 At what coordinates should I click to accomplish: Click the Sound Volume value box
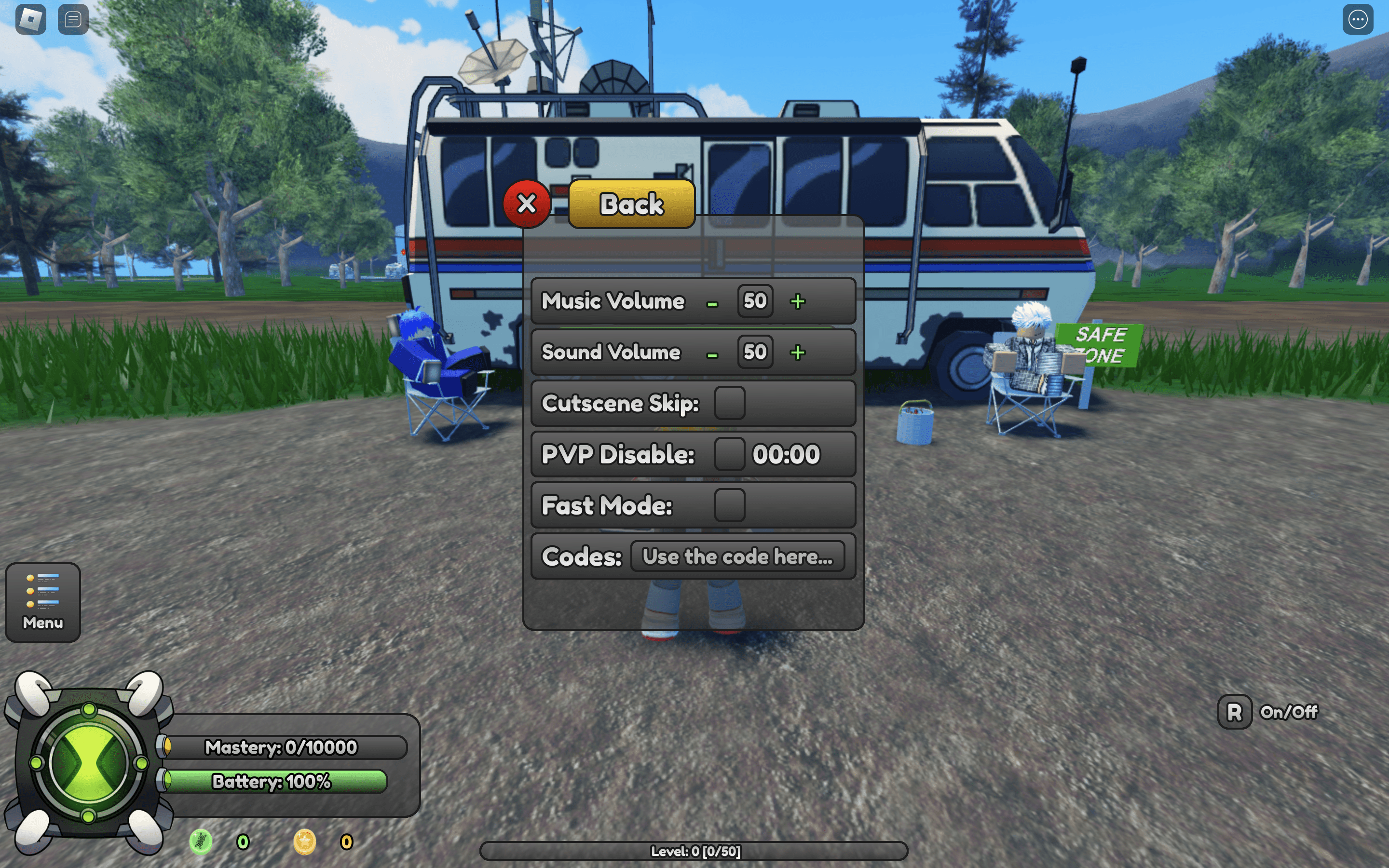[755, 352]
